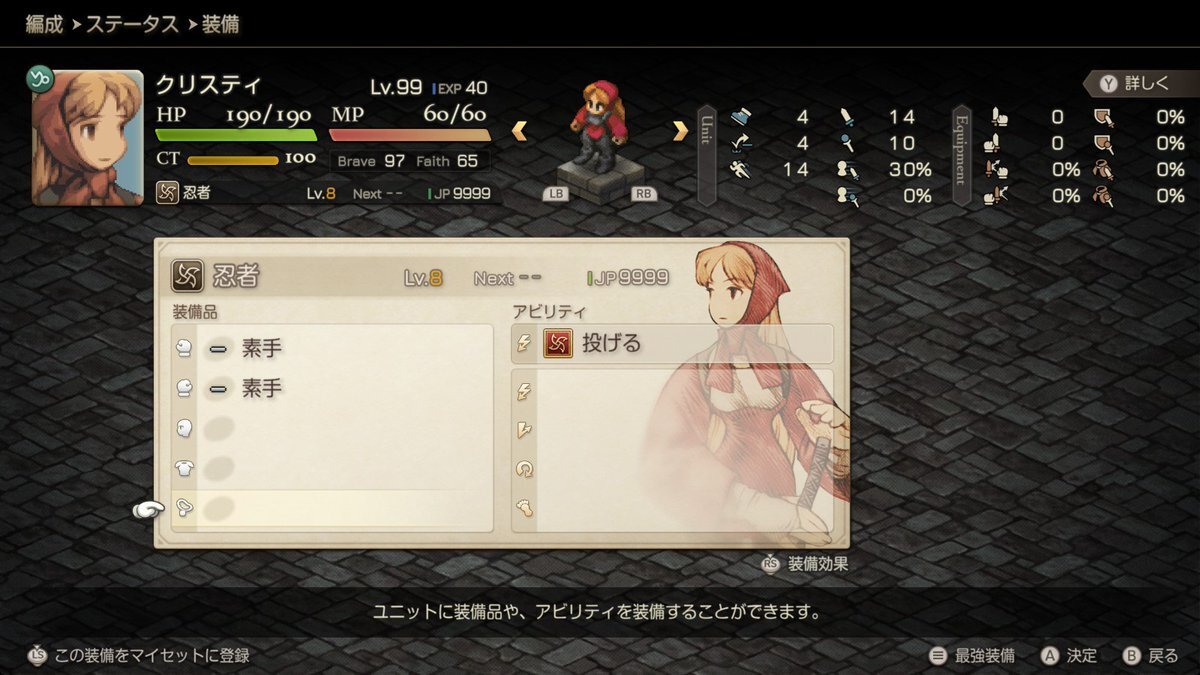Image resolution: width=1200 pixels, height=675 pixels.
Task: Open the 詳しく details view
Action: (x=1138, y=83)
